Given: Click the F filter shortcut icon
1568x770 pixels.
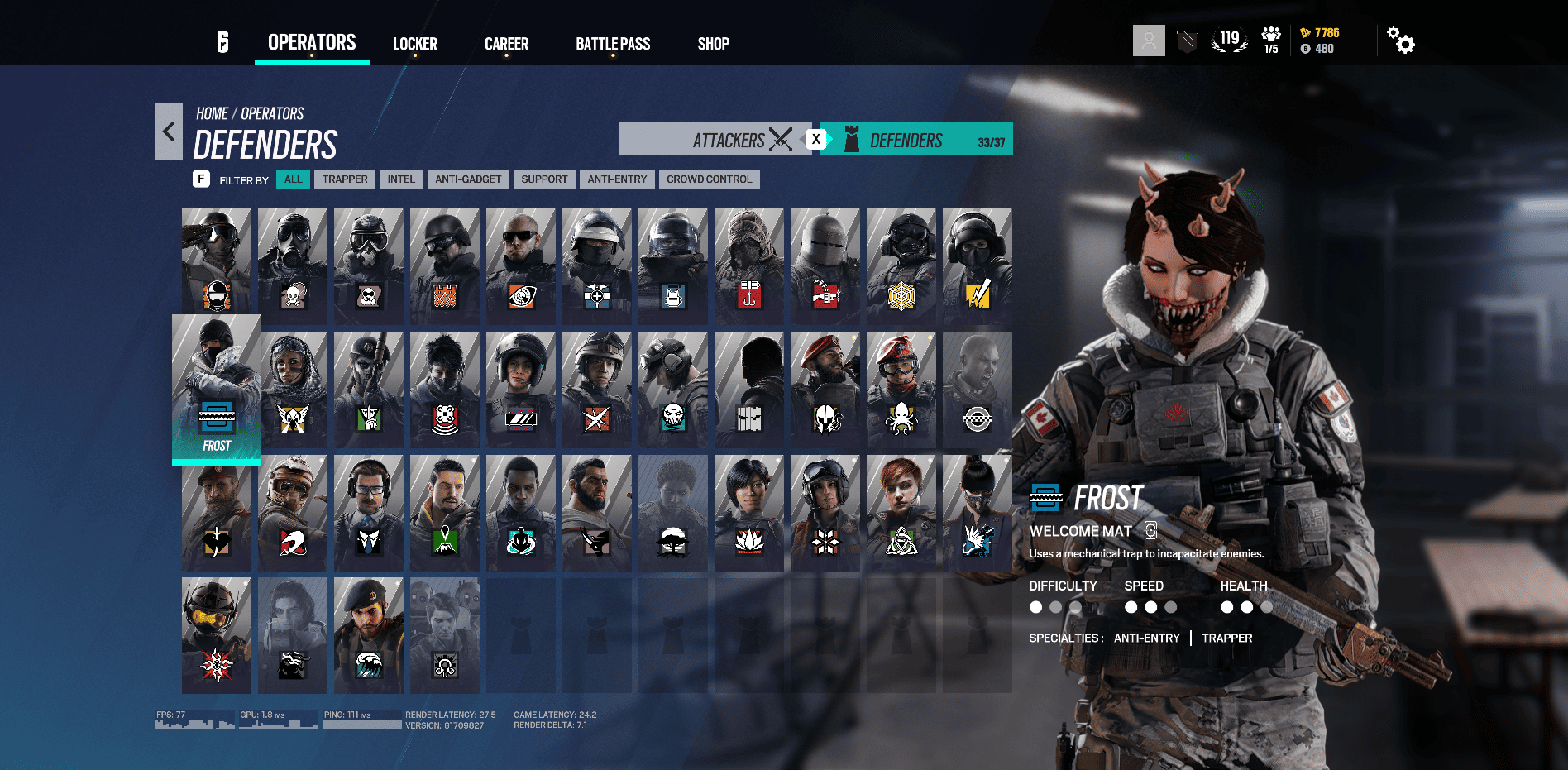Looking at the screenshot, I should point(201,179).
